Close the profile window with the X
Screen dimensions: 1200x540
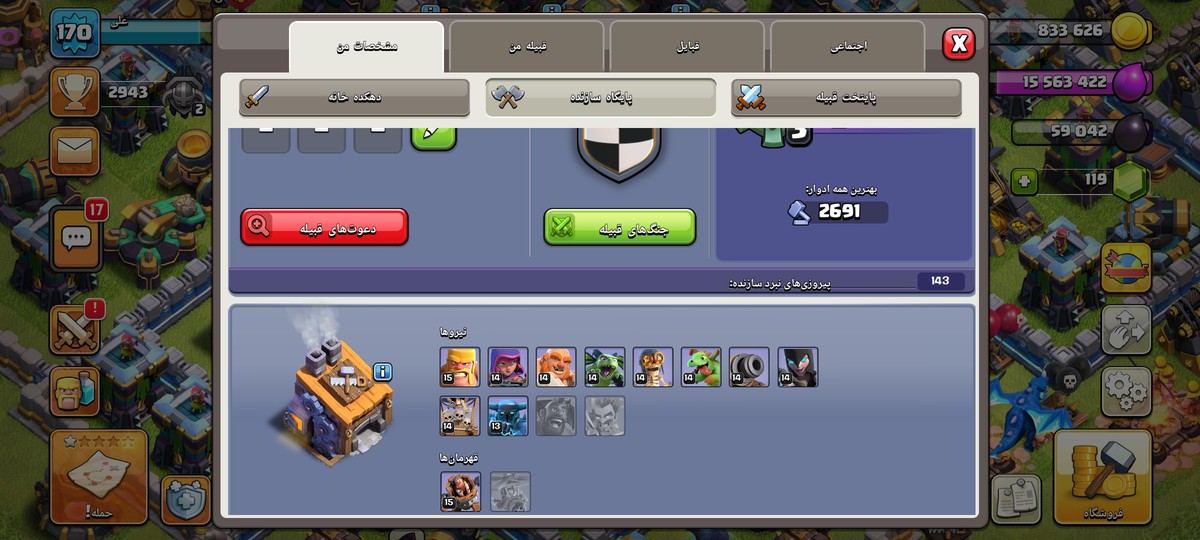pos(958,43)
